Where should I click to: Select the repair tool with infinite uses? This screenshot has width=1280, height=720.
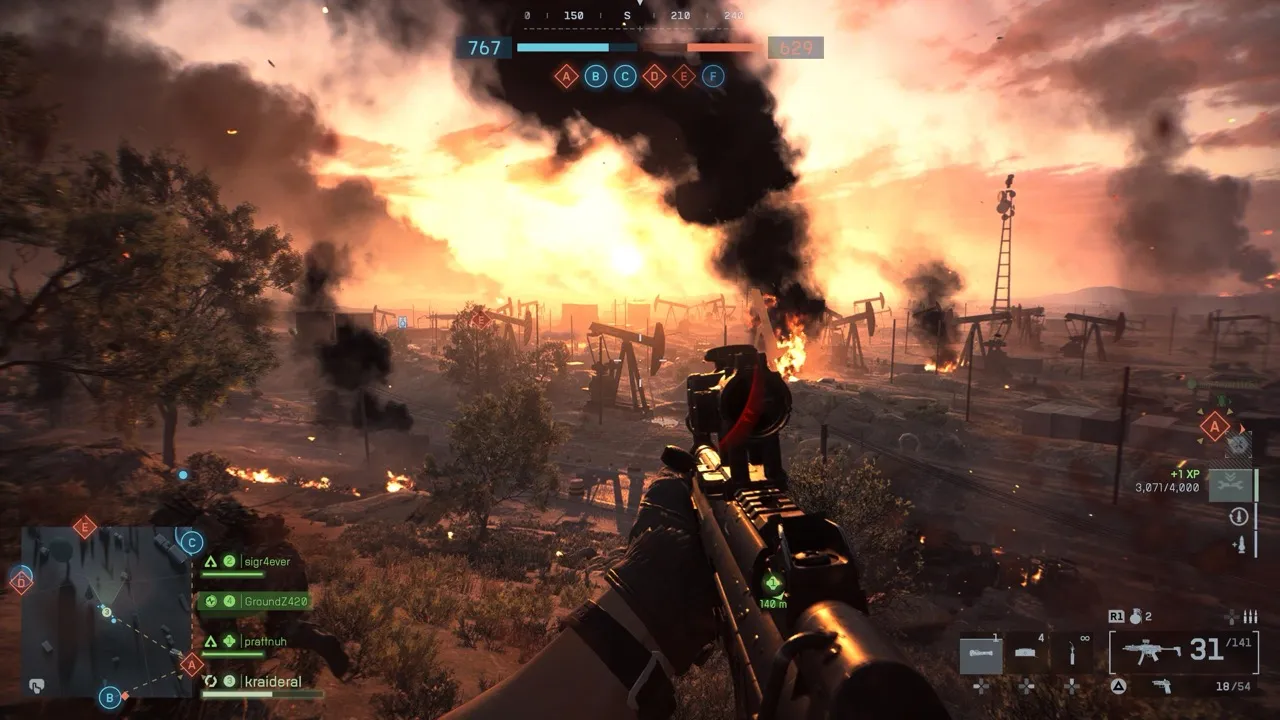[1071, 654]
